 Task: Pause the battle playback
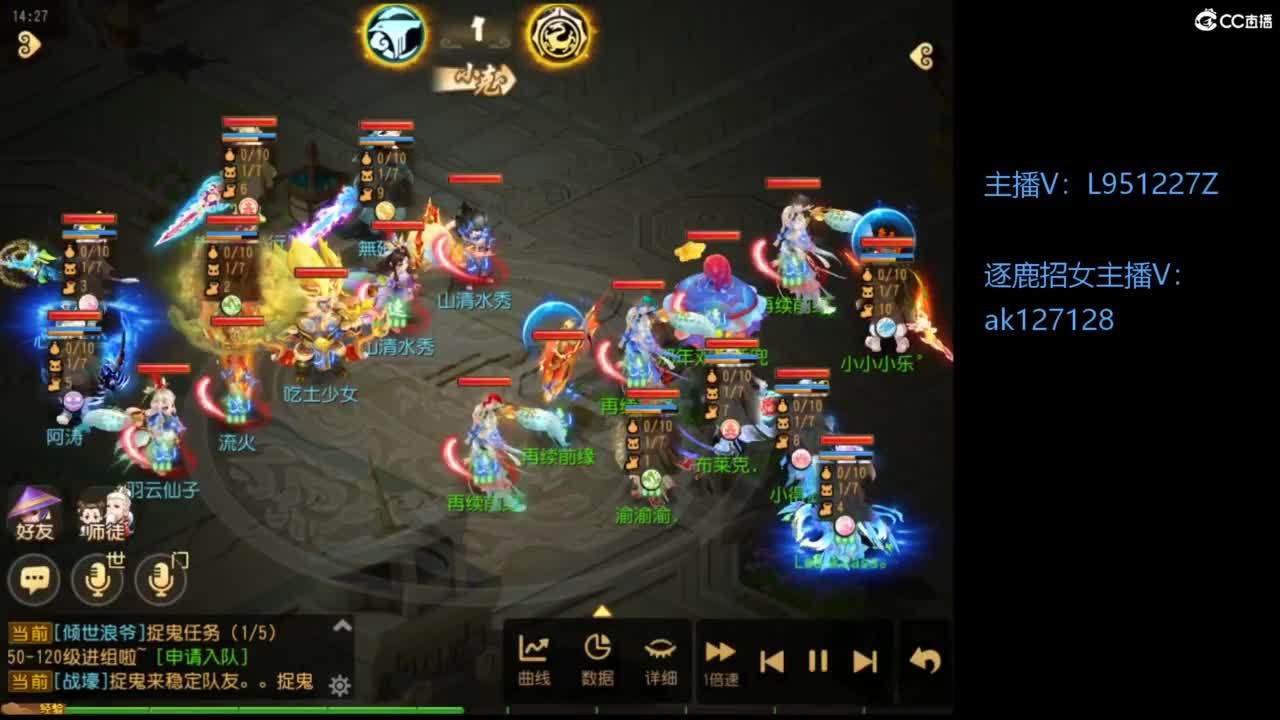point(817,658)
